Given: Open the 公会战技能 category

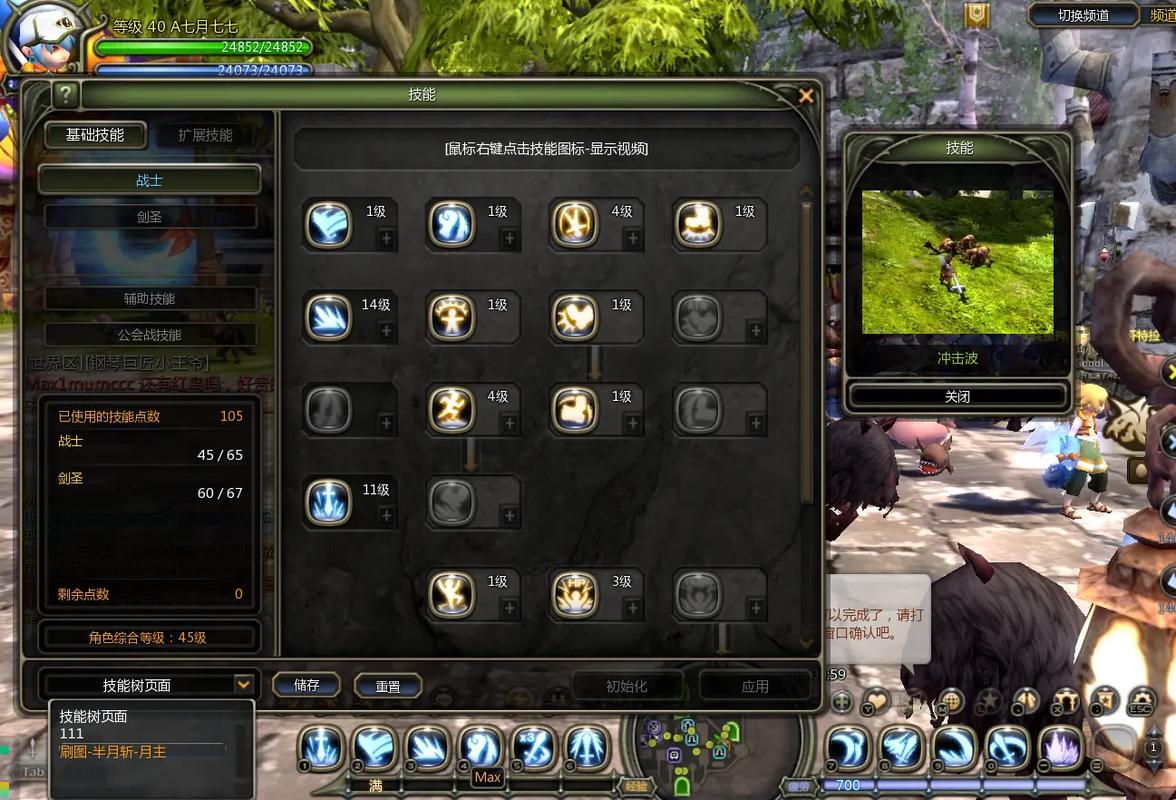Looking at the screenshot, I should [x=149, y=334].
